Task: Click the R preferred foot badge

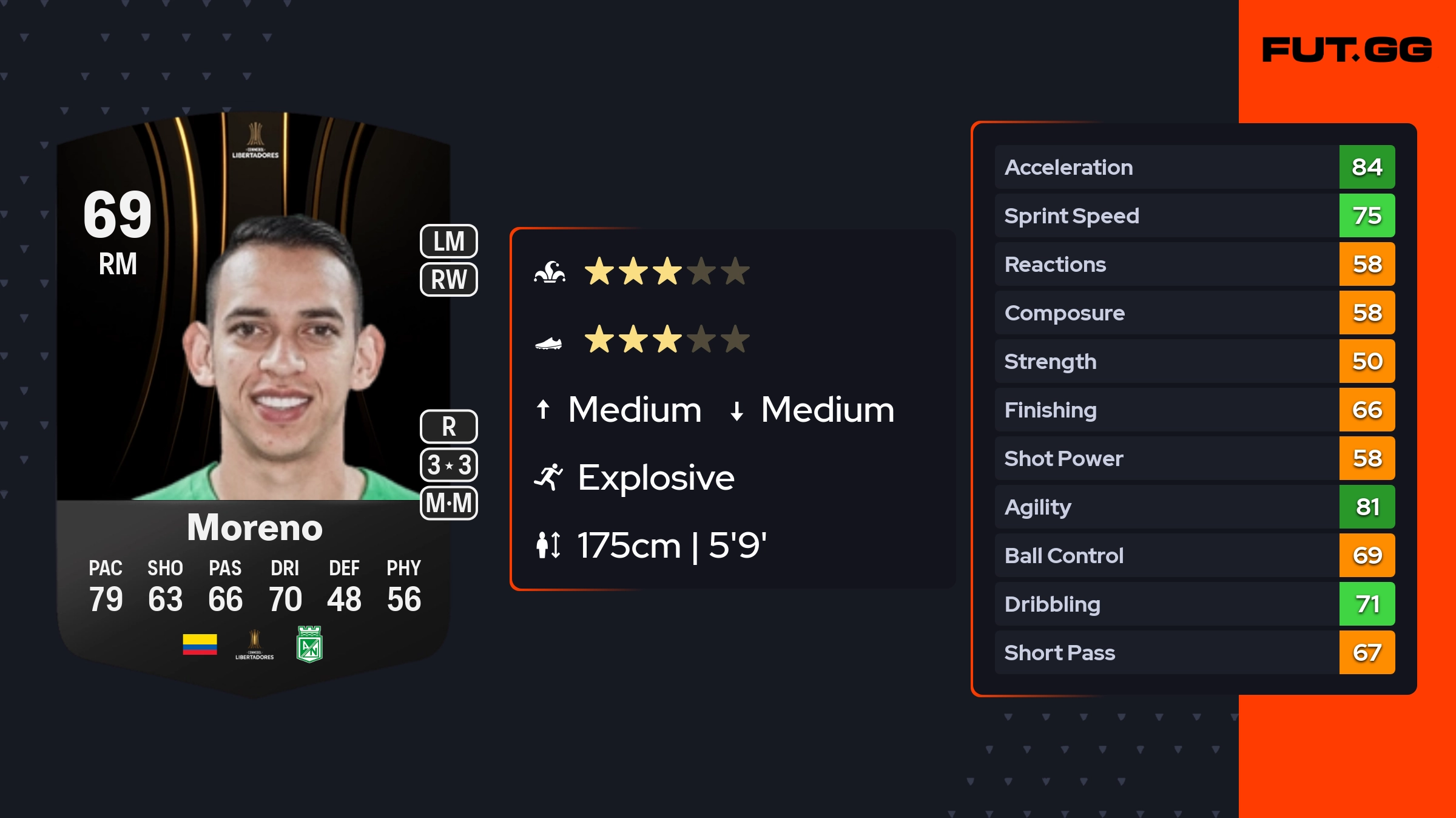Action: tap(449, 427)
